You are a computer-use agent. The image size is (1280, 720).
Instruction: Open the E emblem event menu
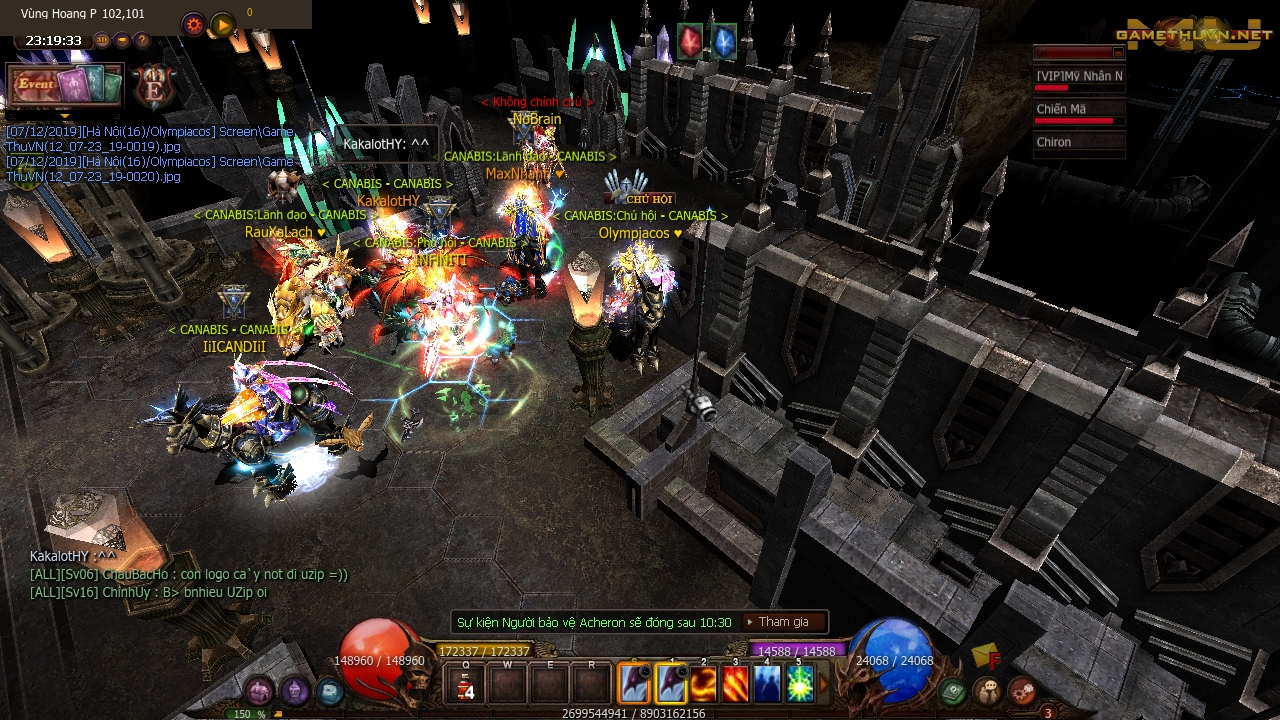[154, 88]
